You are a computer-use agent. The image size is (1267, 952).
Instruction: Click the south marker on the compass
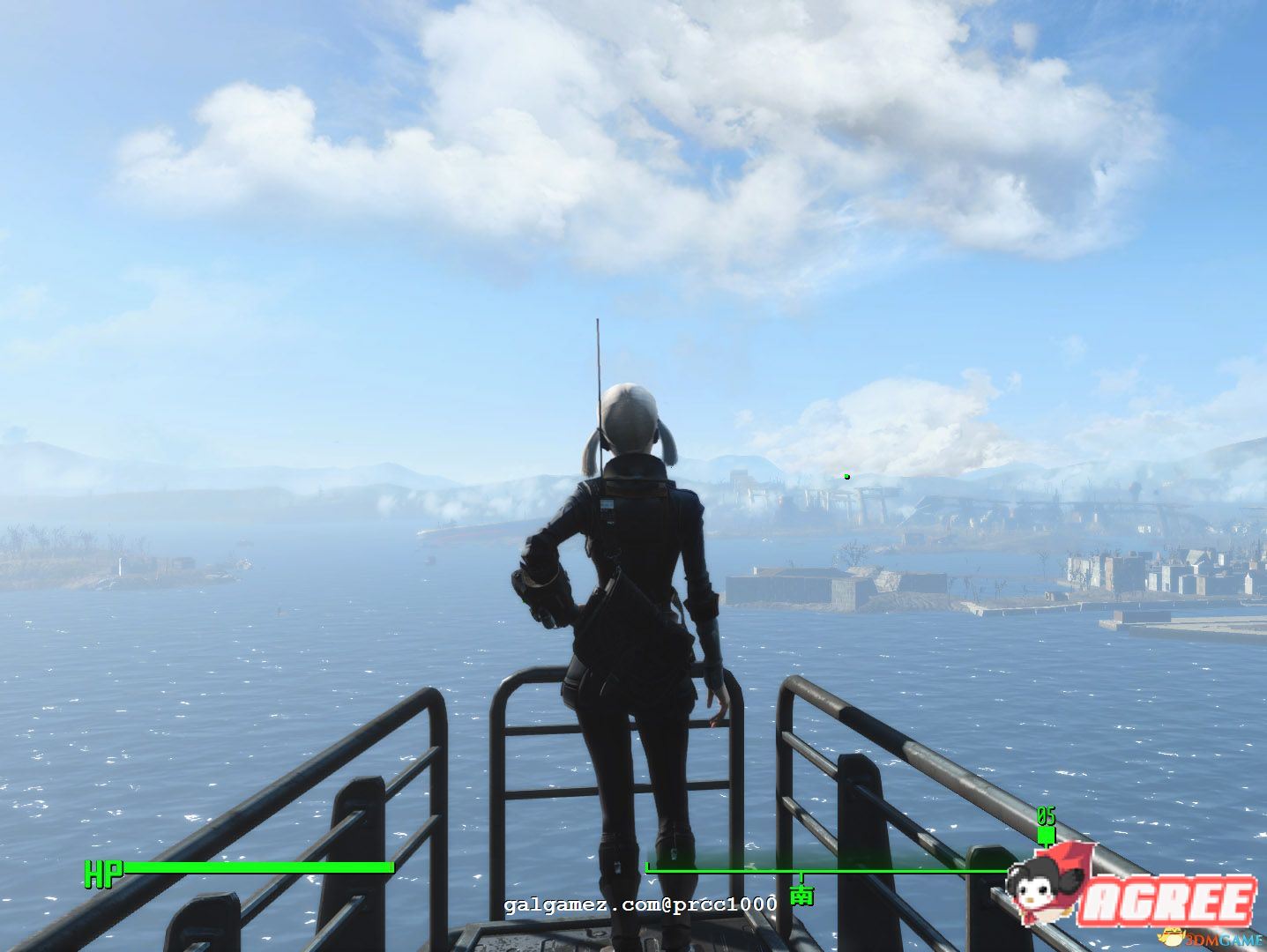(x=801, y=894)
